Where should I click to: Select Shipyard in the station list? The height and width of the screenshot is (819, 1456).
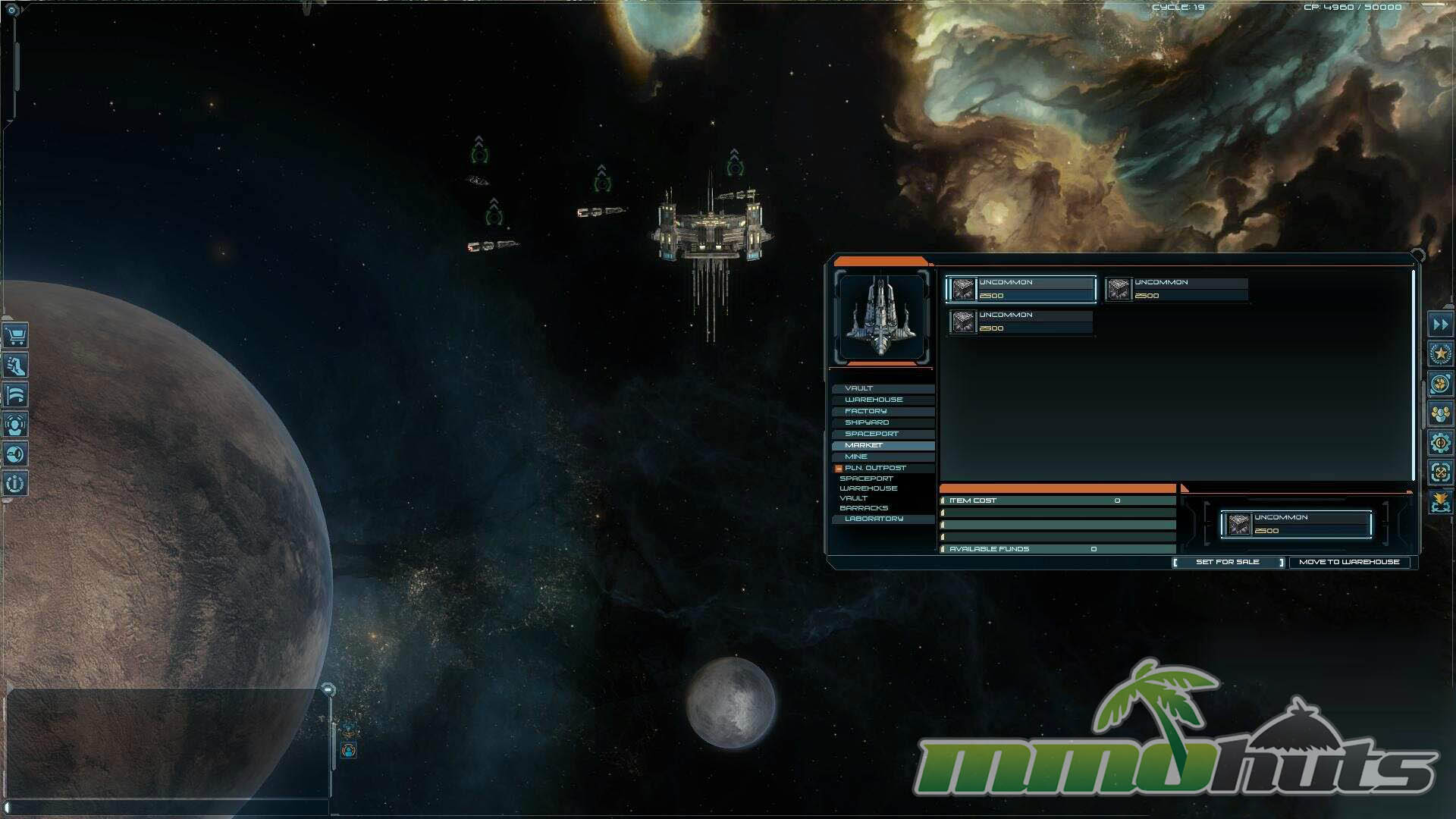867,422
